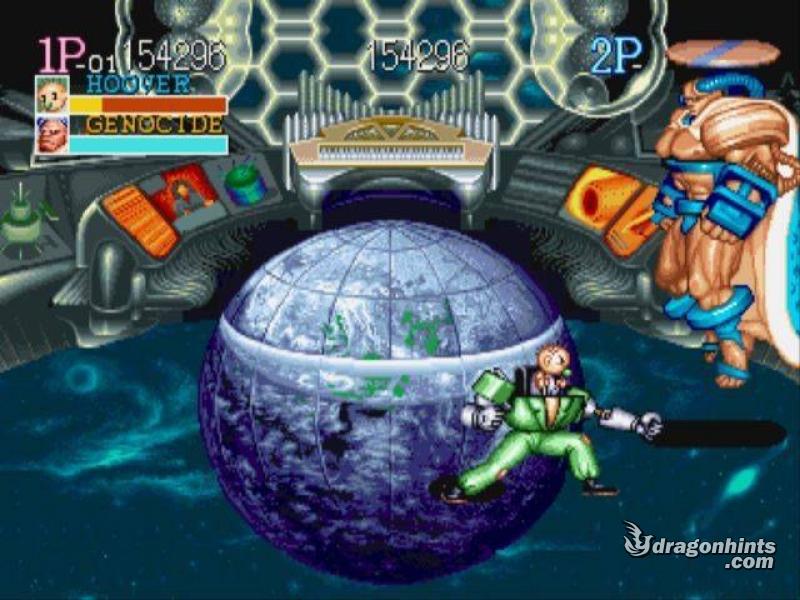Select the Genocide boss portrait
The width and height of the screenshot is (800, 600).
click(x=51, y=134)
